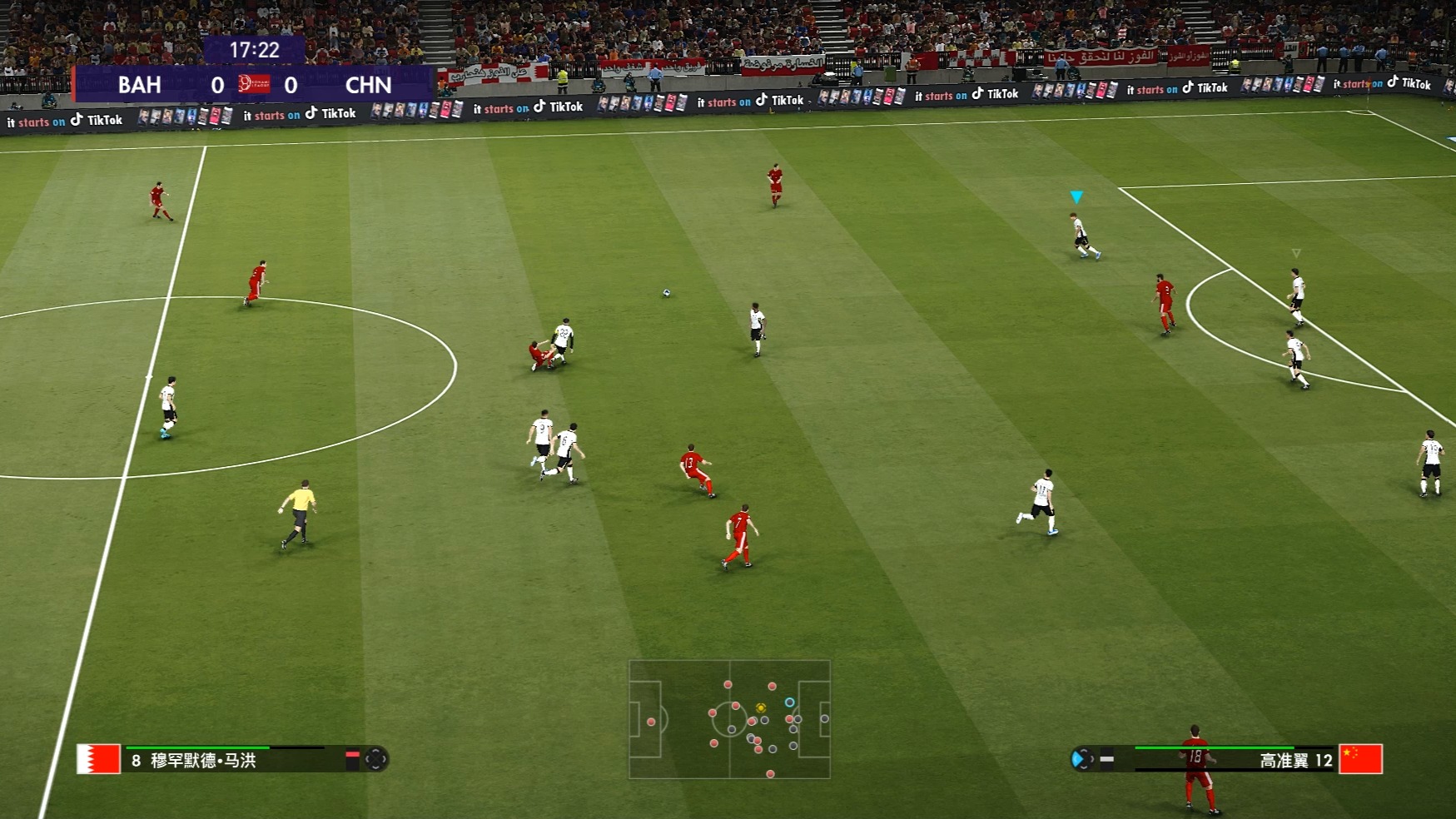Click the round blue icon beside the China player bar
The height and width of the screenshot is (819, 1456).
(x=1081, y=759)
